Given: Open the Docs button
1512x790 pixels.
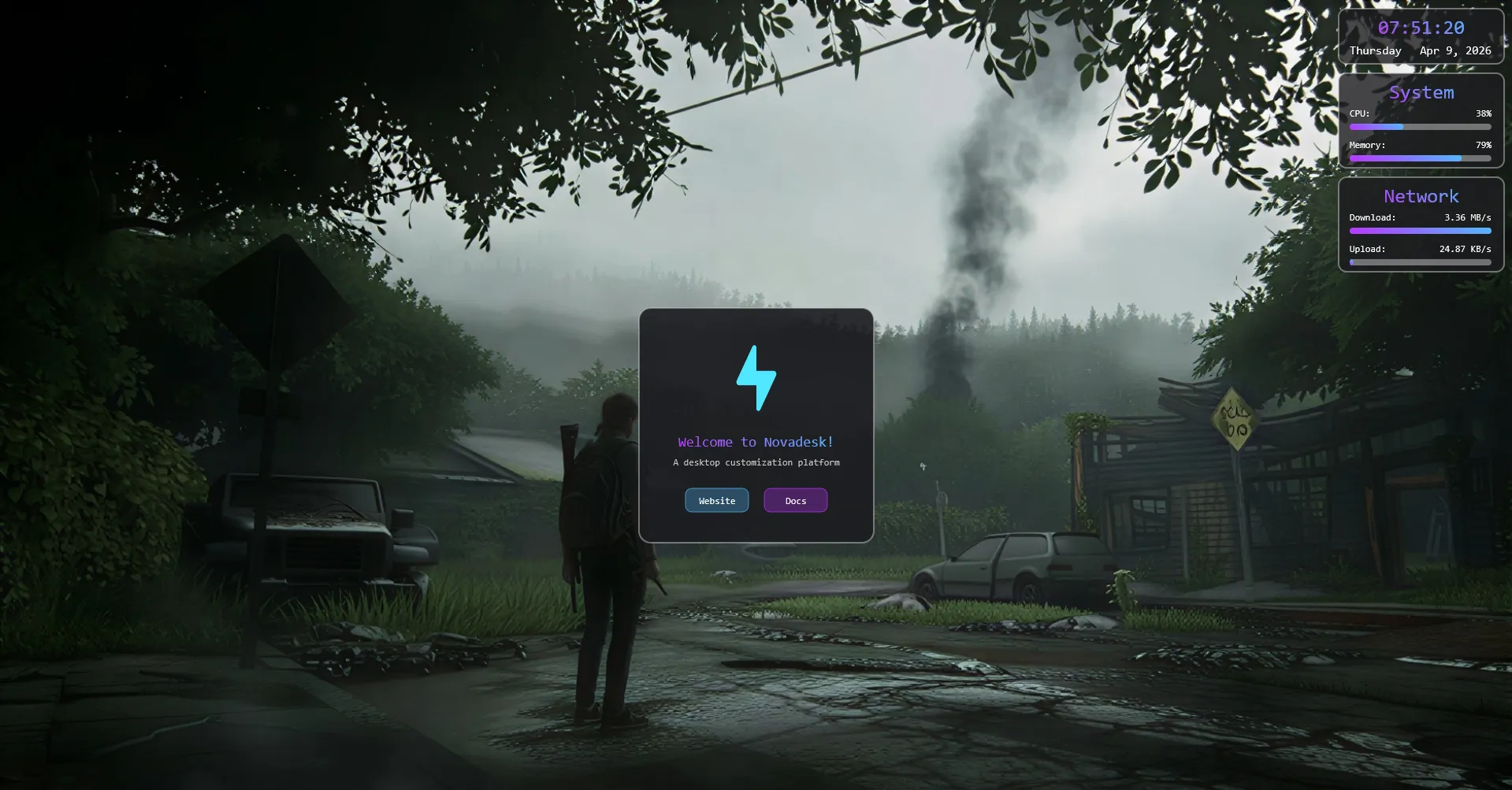Looking at the screenshot, I should (x=795, y=500).
